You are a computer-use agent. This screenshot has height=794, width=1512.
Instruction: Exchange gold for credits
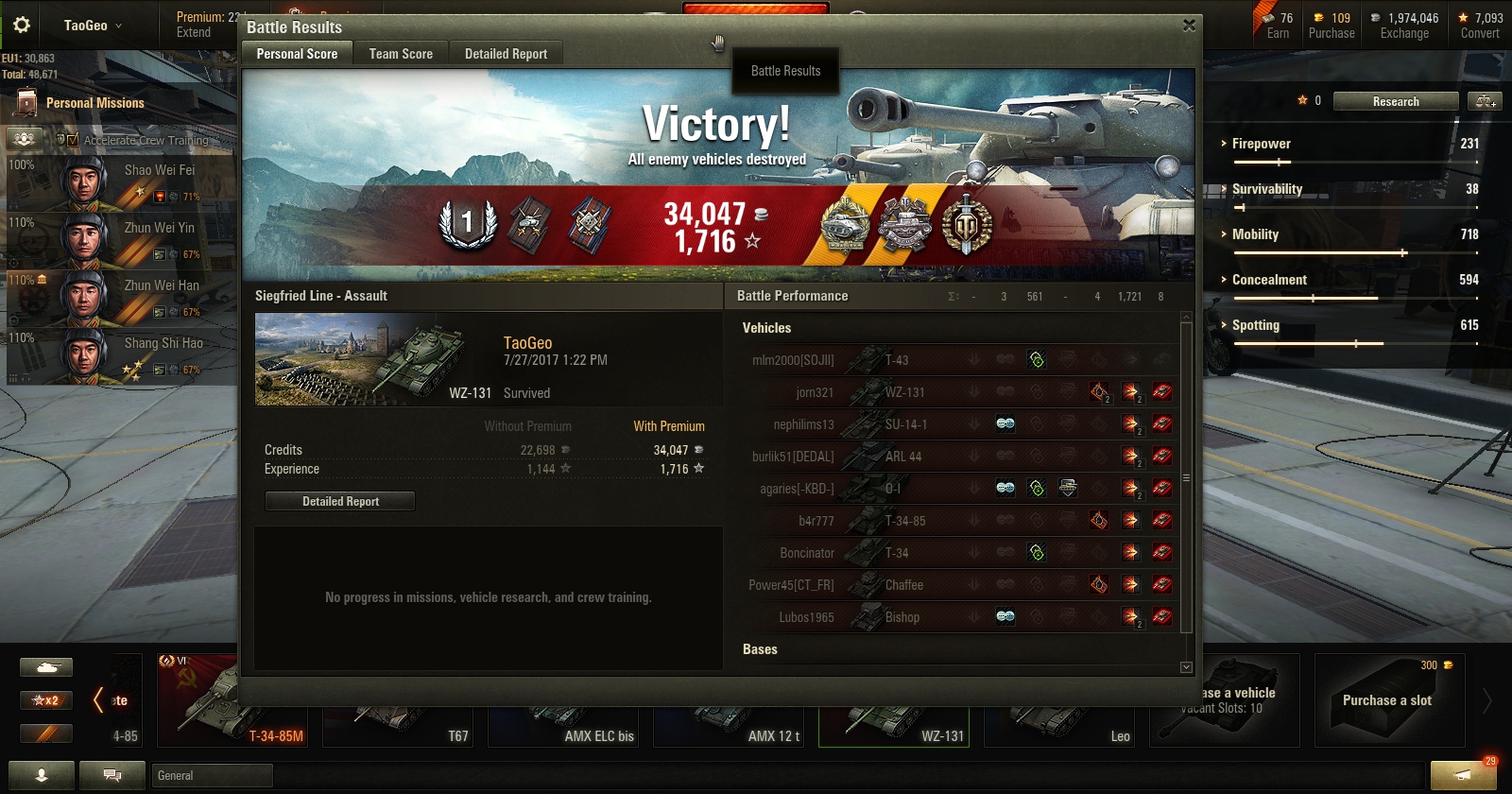(x=1404, y=26)
